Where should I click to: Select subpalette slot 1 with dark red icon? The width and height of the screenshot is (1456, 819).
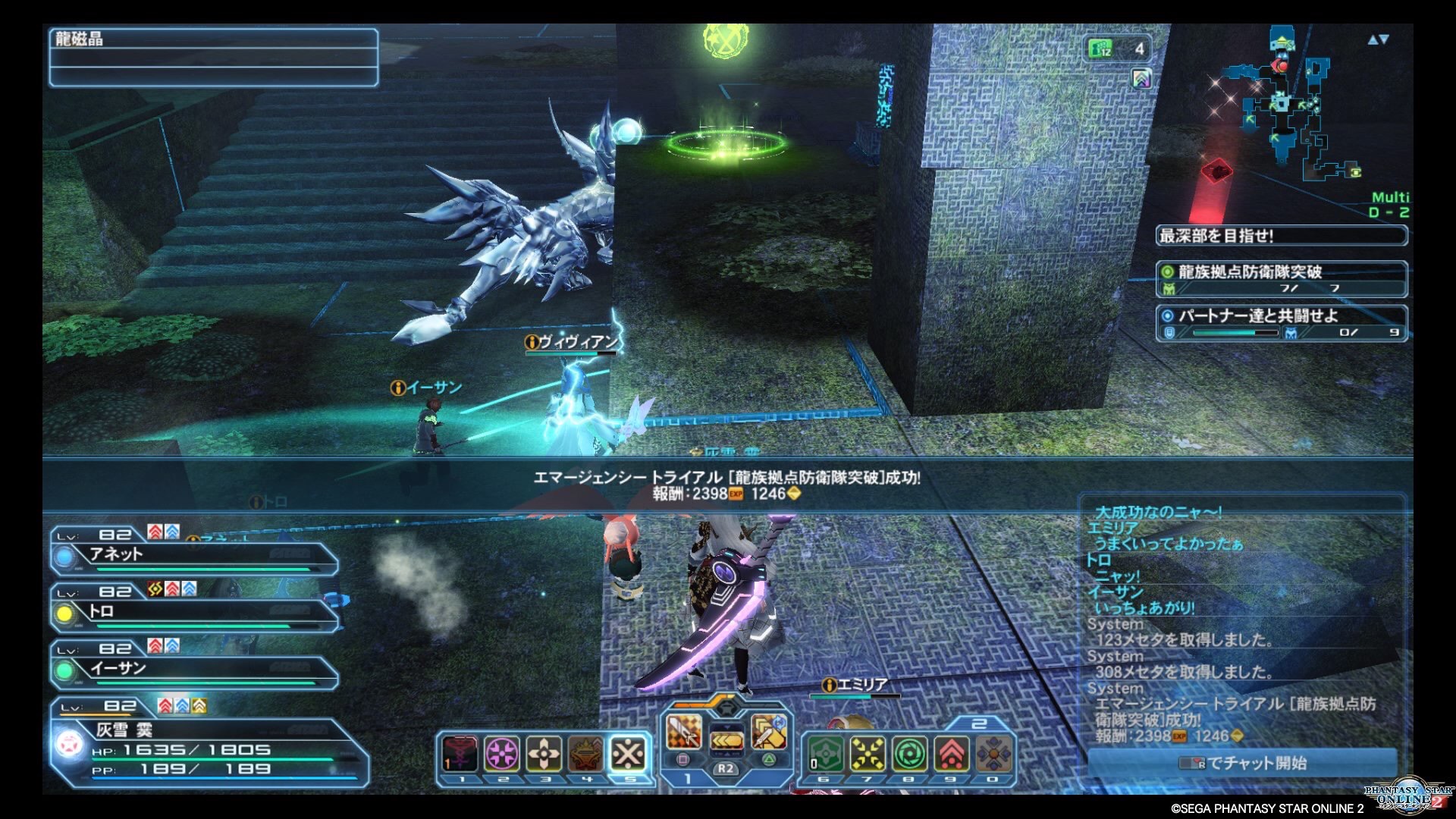(460, 753)
